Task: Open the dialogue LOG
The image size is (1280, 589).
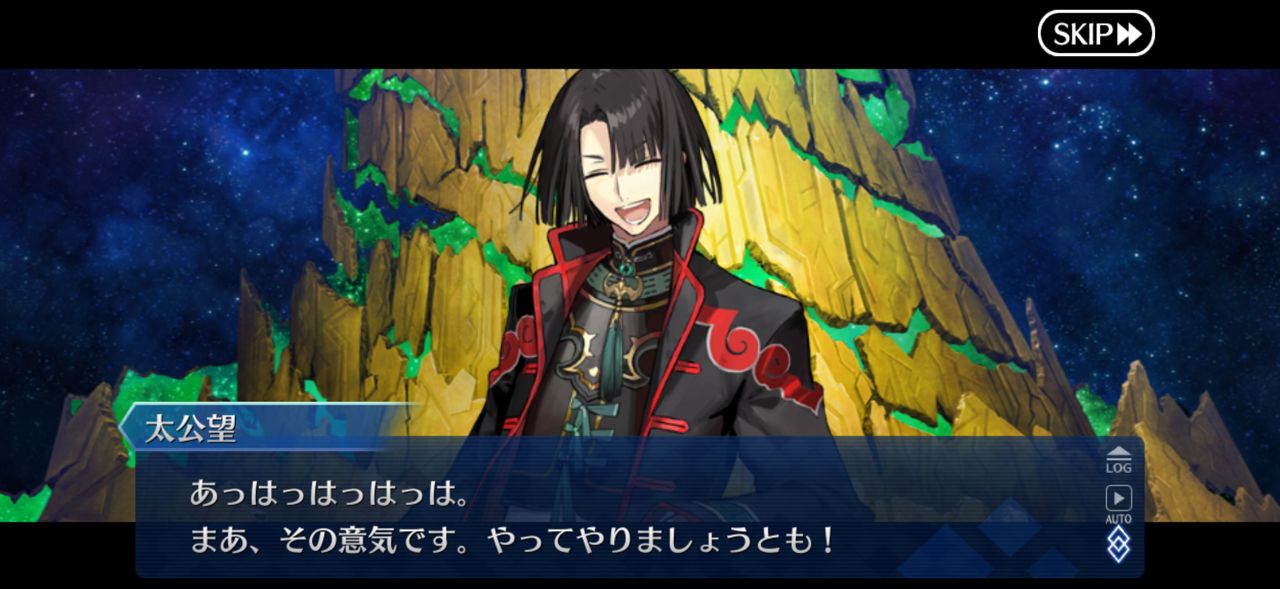Action: click(1118, 459)
